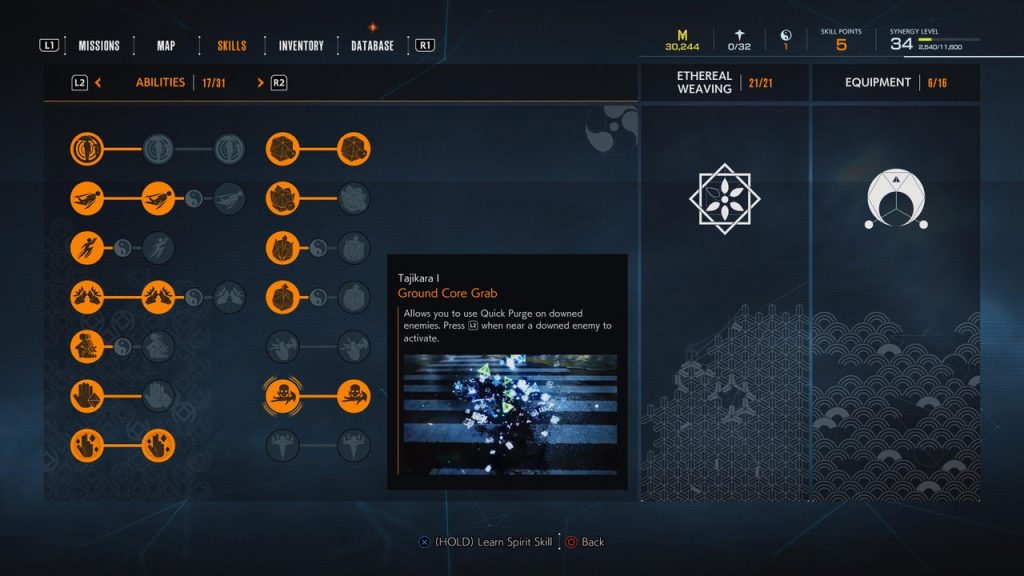Click the right arrow beside Abilities
1024x576 pixels.
261,83
